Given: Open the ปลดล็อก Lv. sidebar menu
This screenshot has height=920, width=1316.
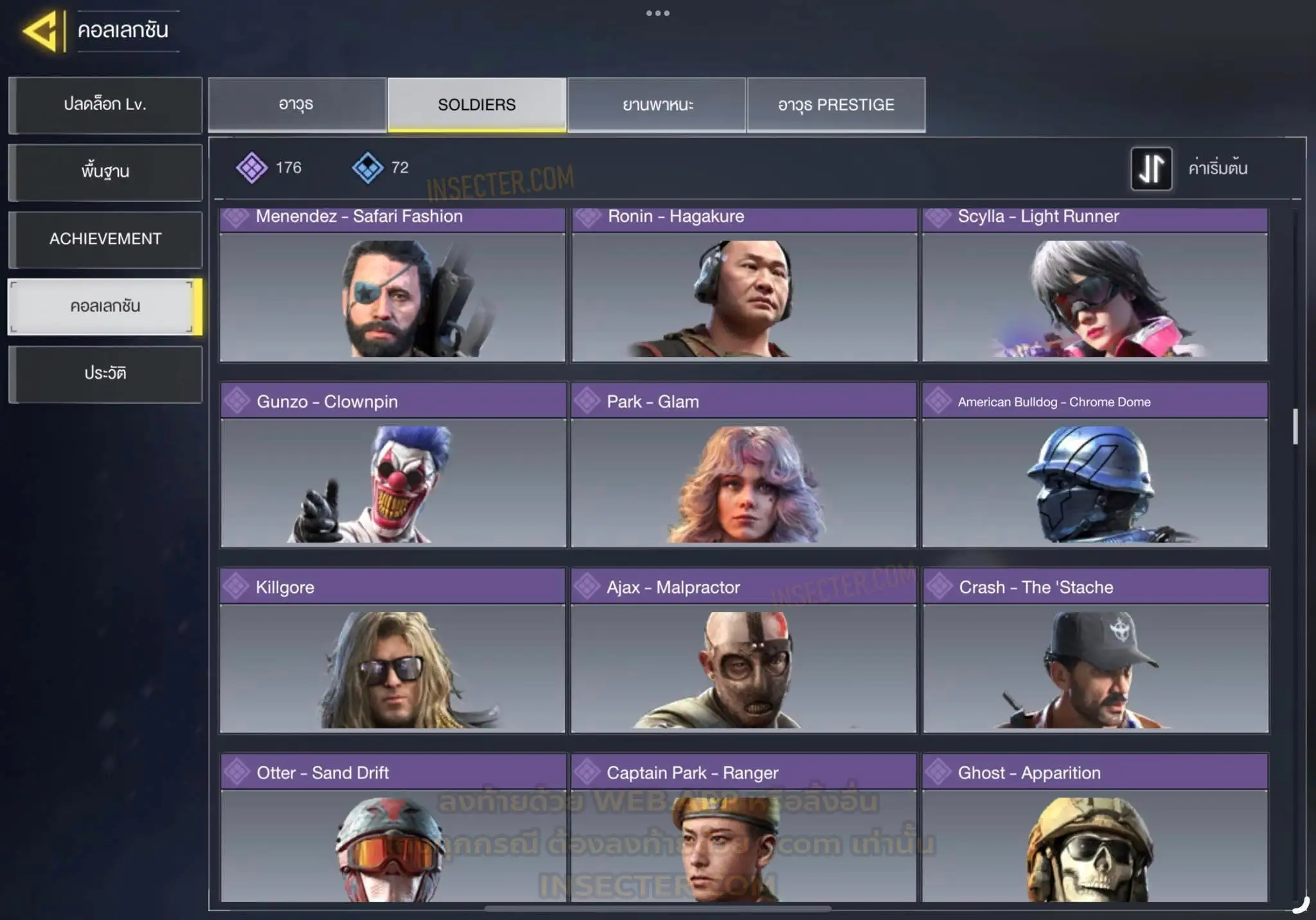Looking at the screenshot, I should (x=105, y=105).
